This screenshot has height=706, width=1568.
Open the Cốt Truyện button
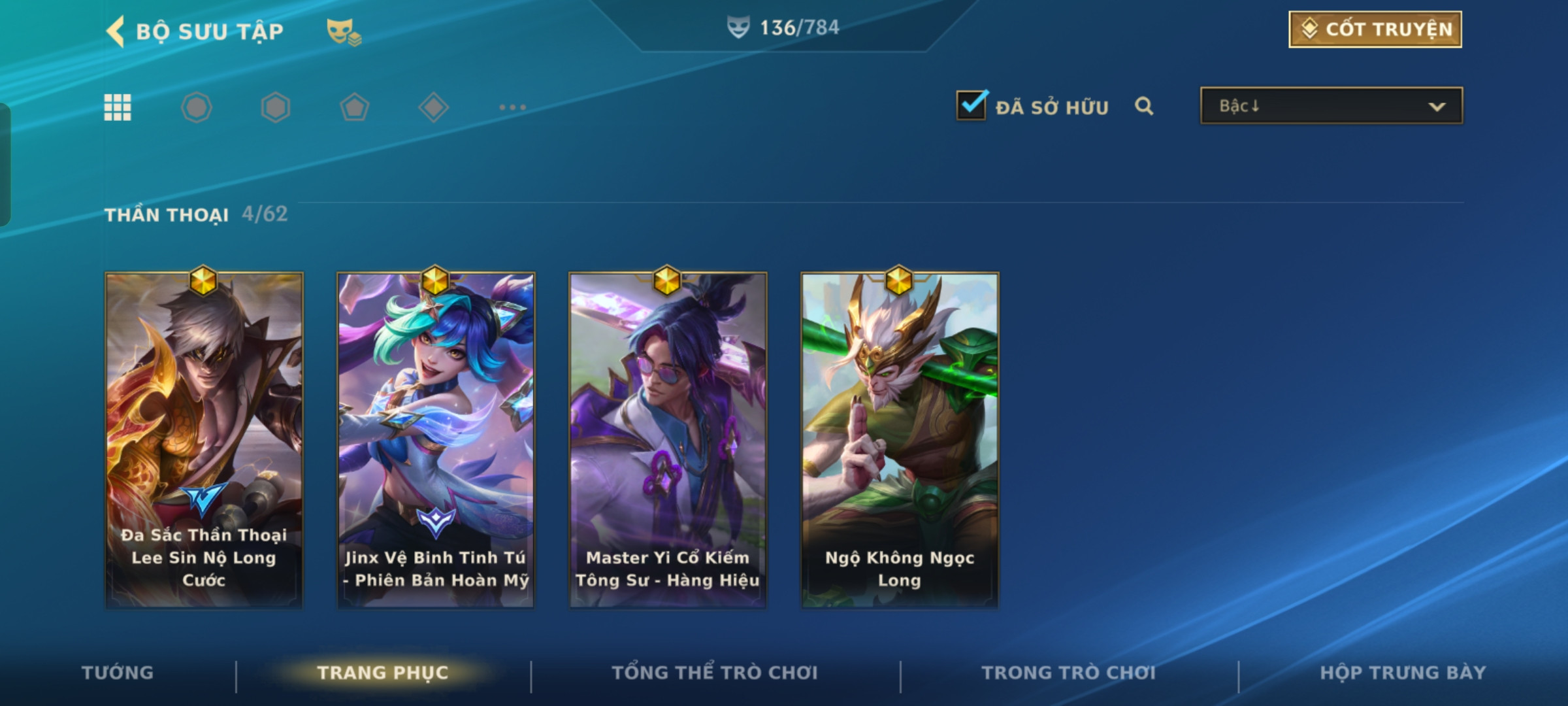[x=1375, y=29]
